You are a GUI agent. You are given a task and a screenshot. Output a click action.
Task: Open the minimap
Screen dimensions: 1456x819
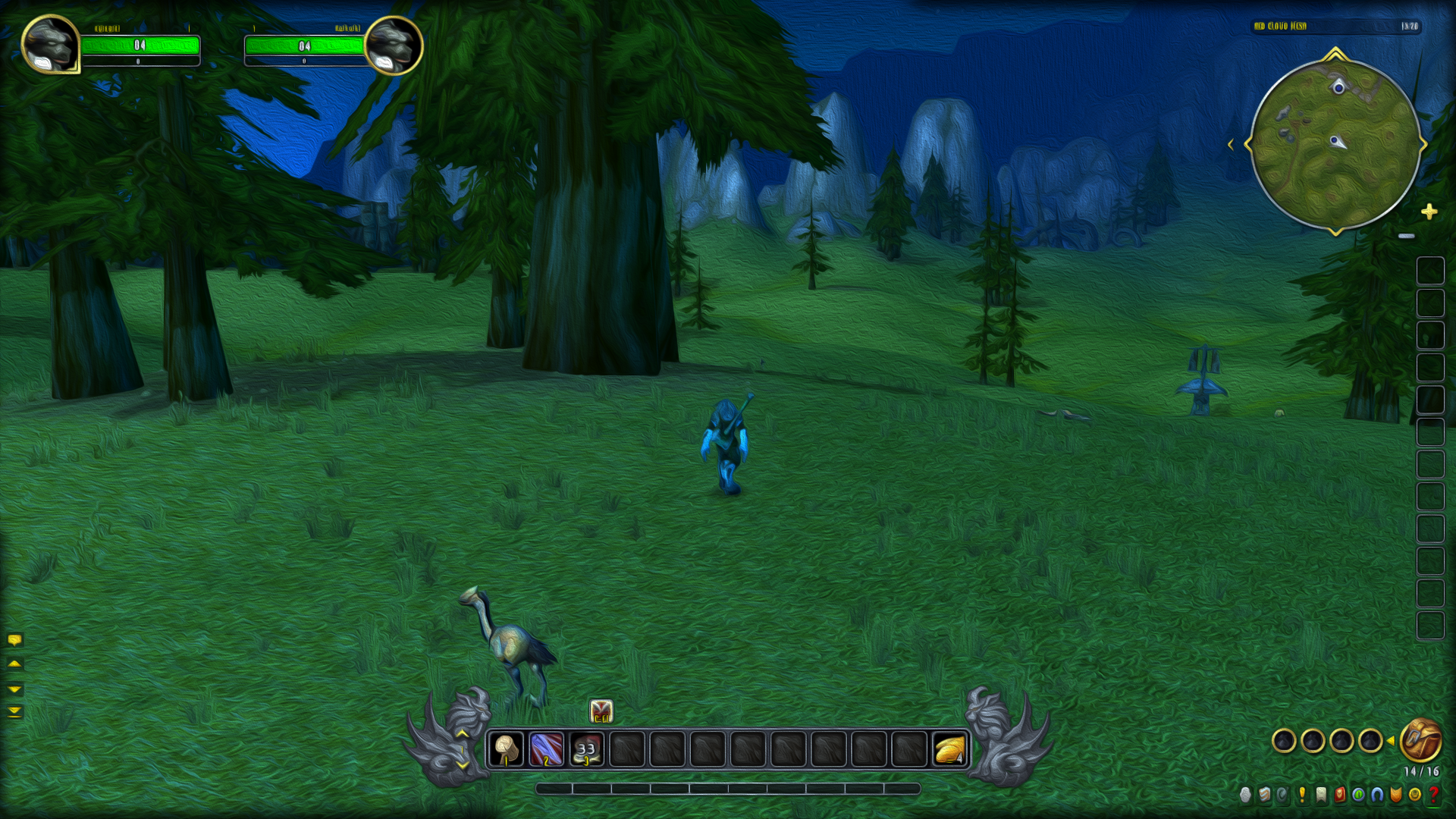click(1335, 144)
